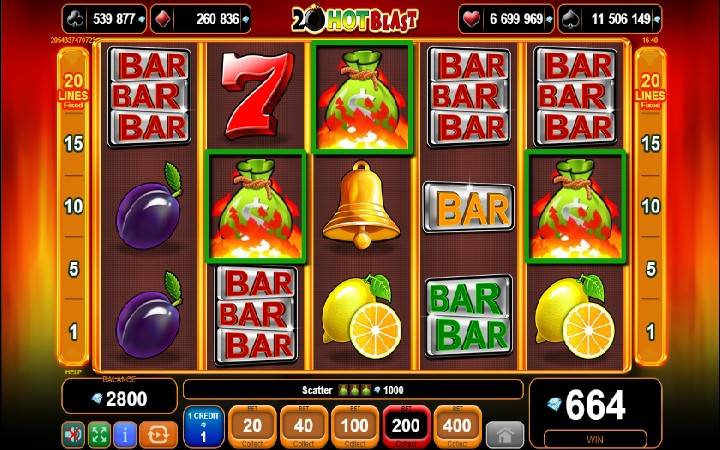This screenshot has width=720, height=450.
Task: Activate the orange autoplay button
Action: click(x=158, y=435)
